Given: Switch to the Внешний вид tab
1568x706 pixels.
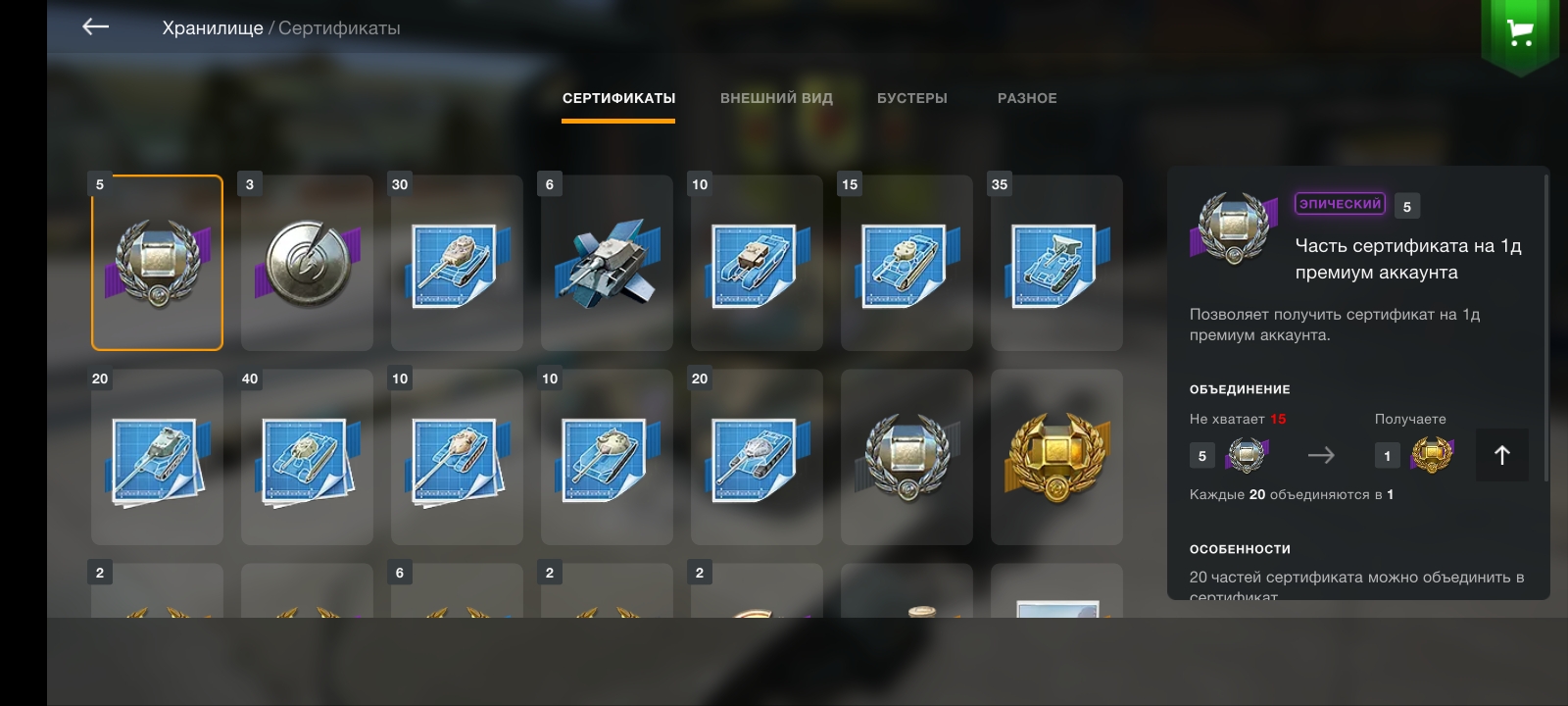Looking at the screenshot, I should [x=776, y=98].
